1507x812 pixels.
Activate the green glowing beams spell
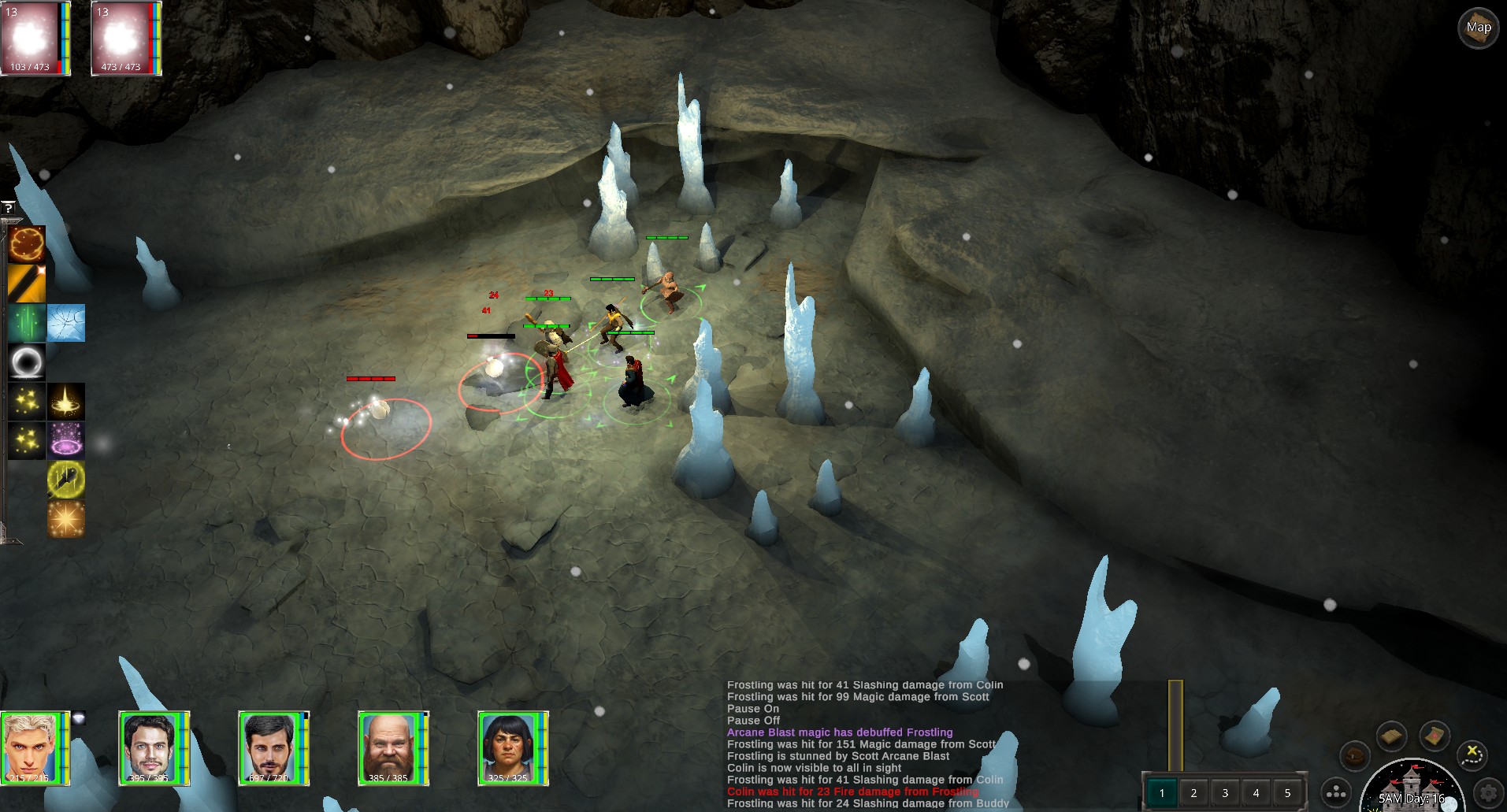point(27,323)
